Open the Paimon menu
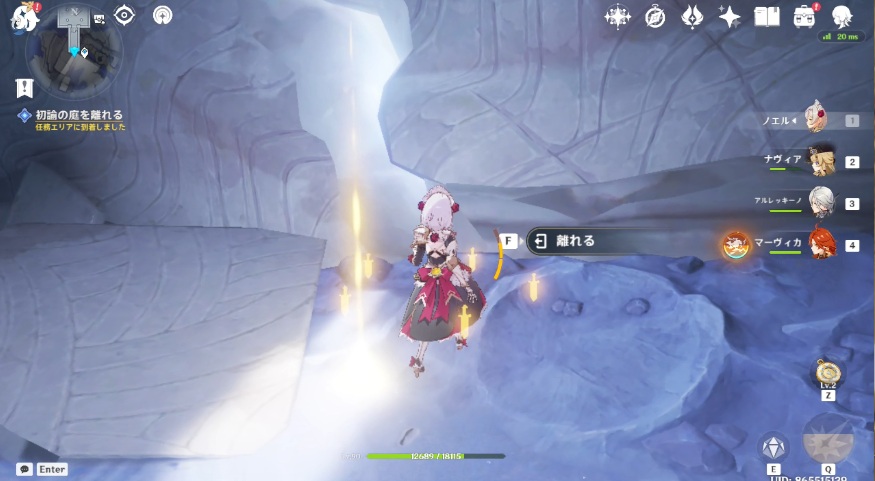 pos(22,17)
